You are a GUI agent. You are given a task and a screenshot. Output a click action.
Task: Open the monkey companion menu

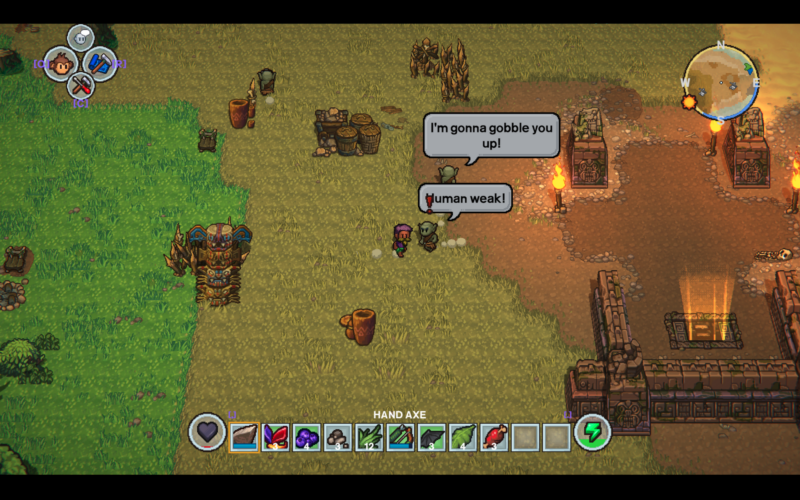[x=62, y=64]
